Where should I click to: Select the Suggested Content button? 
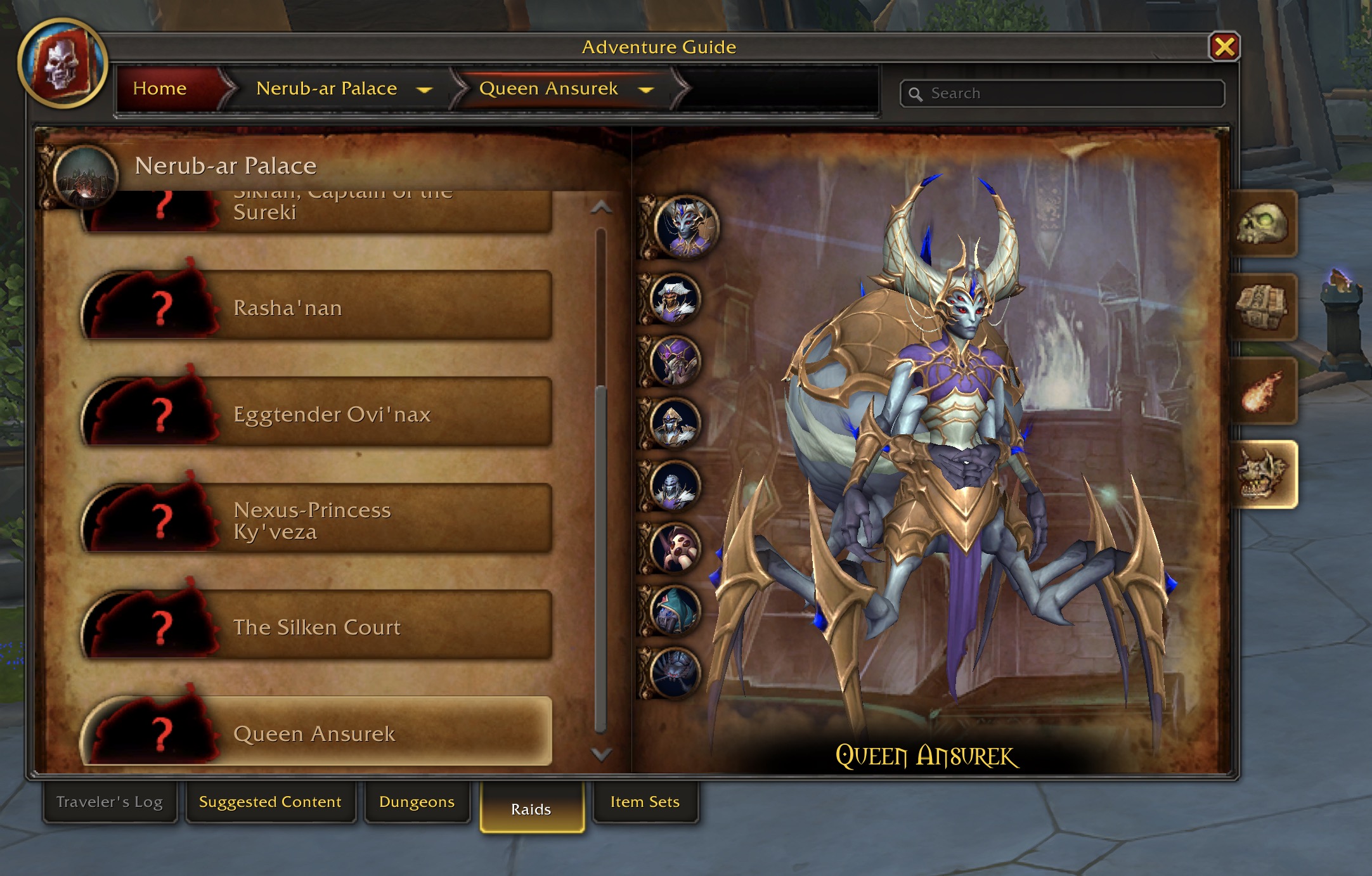pyautogui.click(x=270, y=802)
